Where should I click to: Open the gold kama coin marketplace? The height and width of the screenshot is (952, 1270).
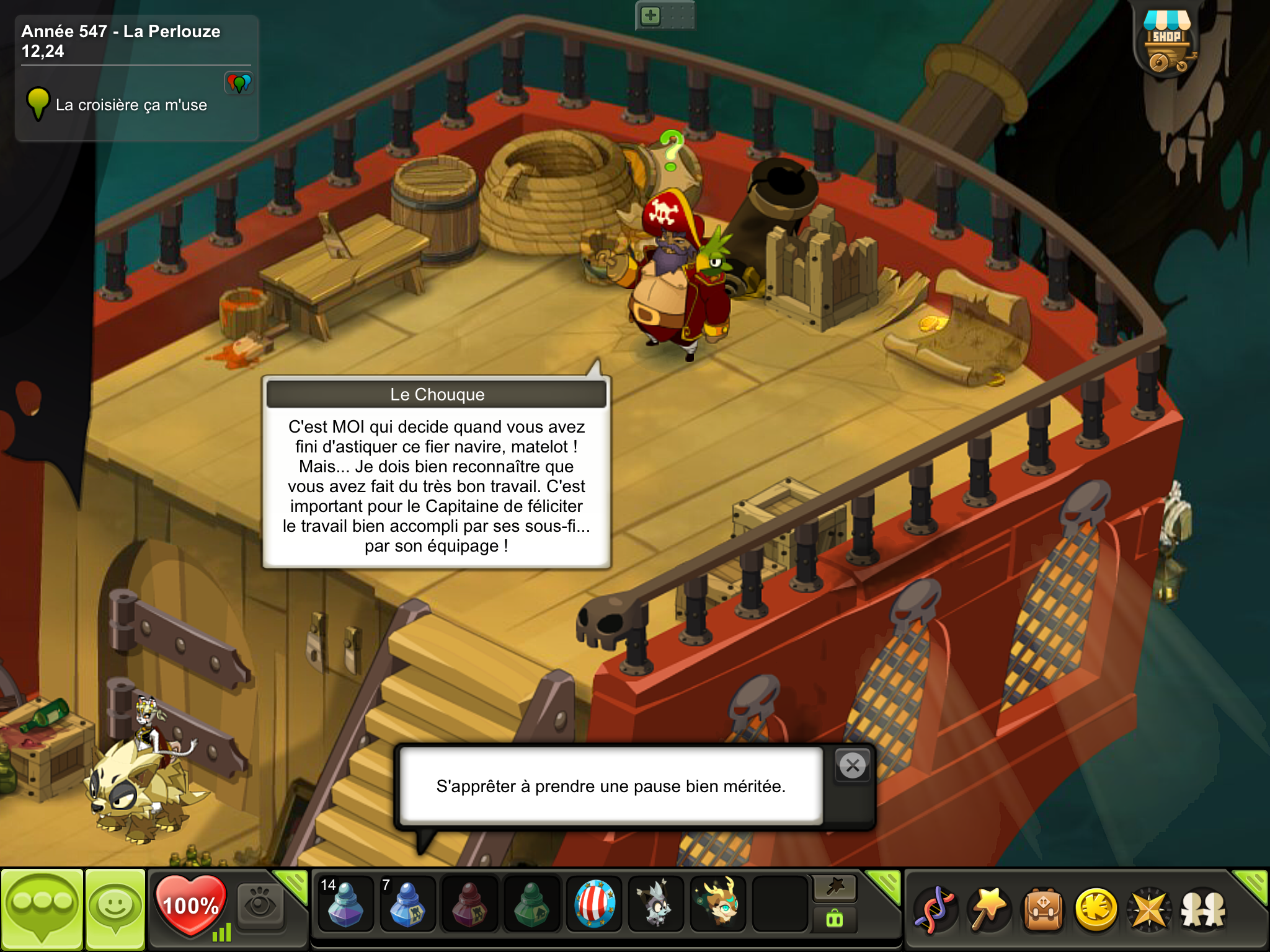point(1096,910)
